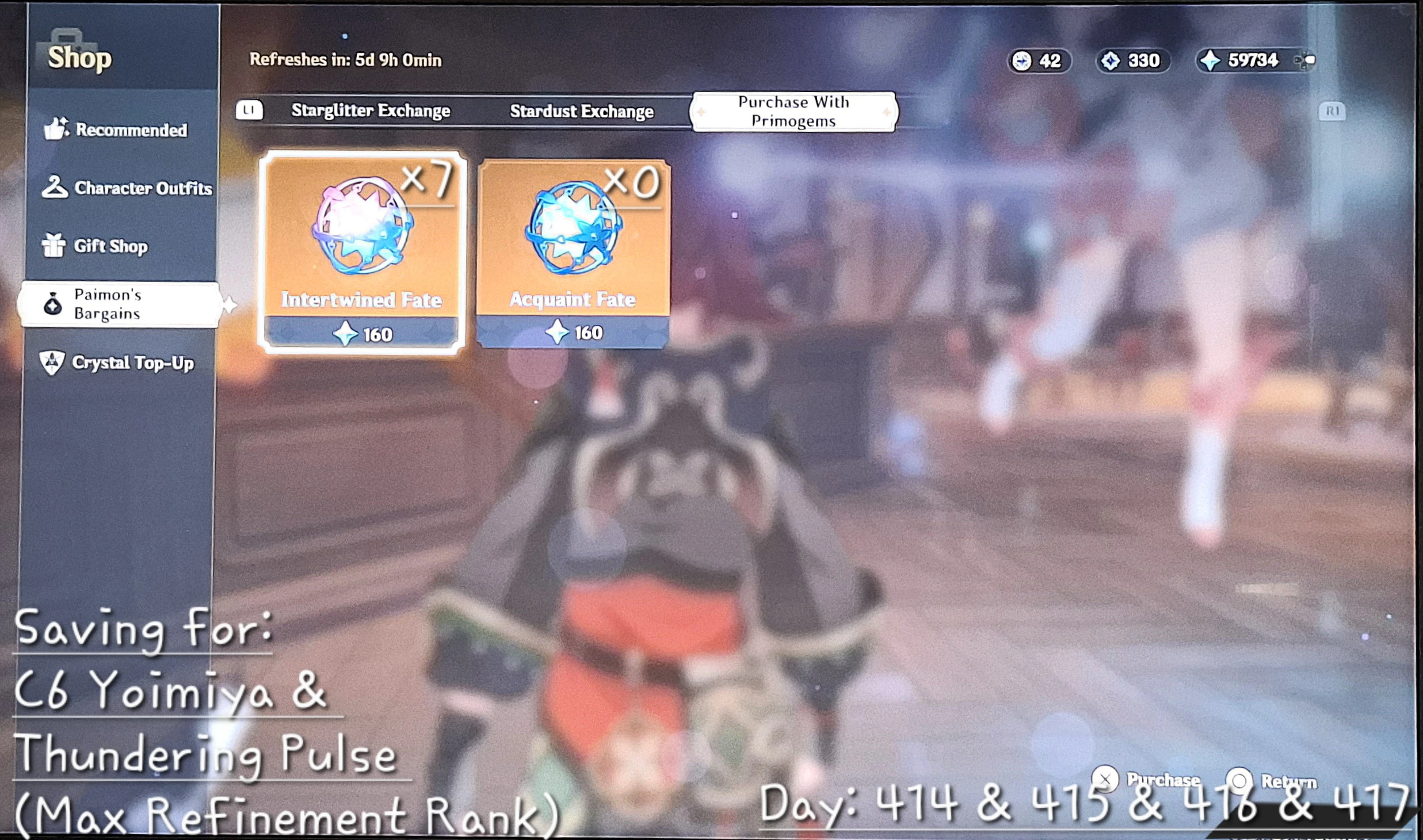
Task: Open Character Outfits with the hanger icon
Action: 55,188
